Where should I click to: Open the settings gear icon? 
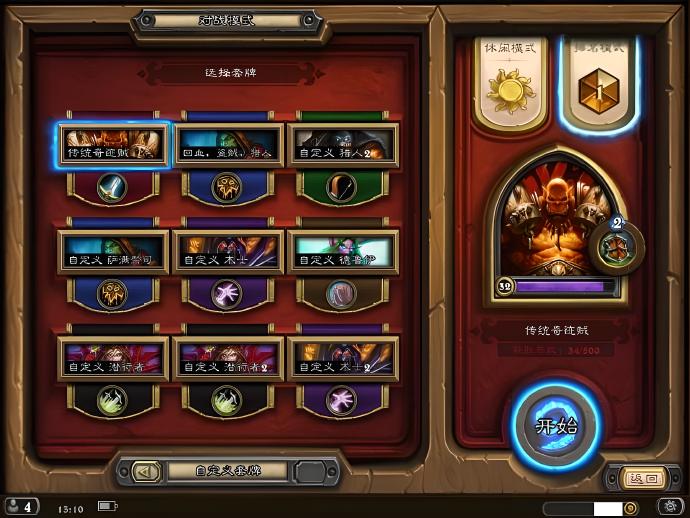click(x=669, y=507)
